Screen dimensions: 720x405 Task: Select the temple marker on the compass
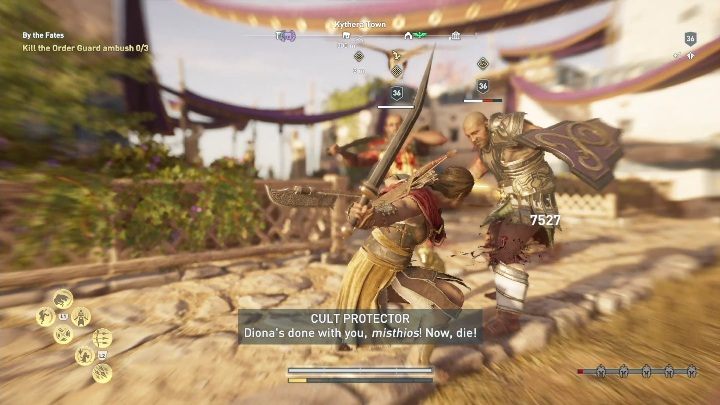point(456,35)
